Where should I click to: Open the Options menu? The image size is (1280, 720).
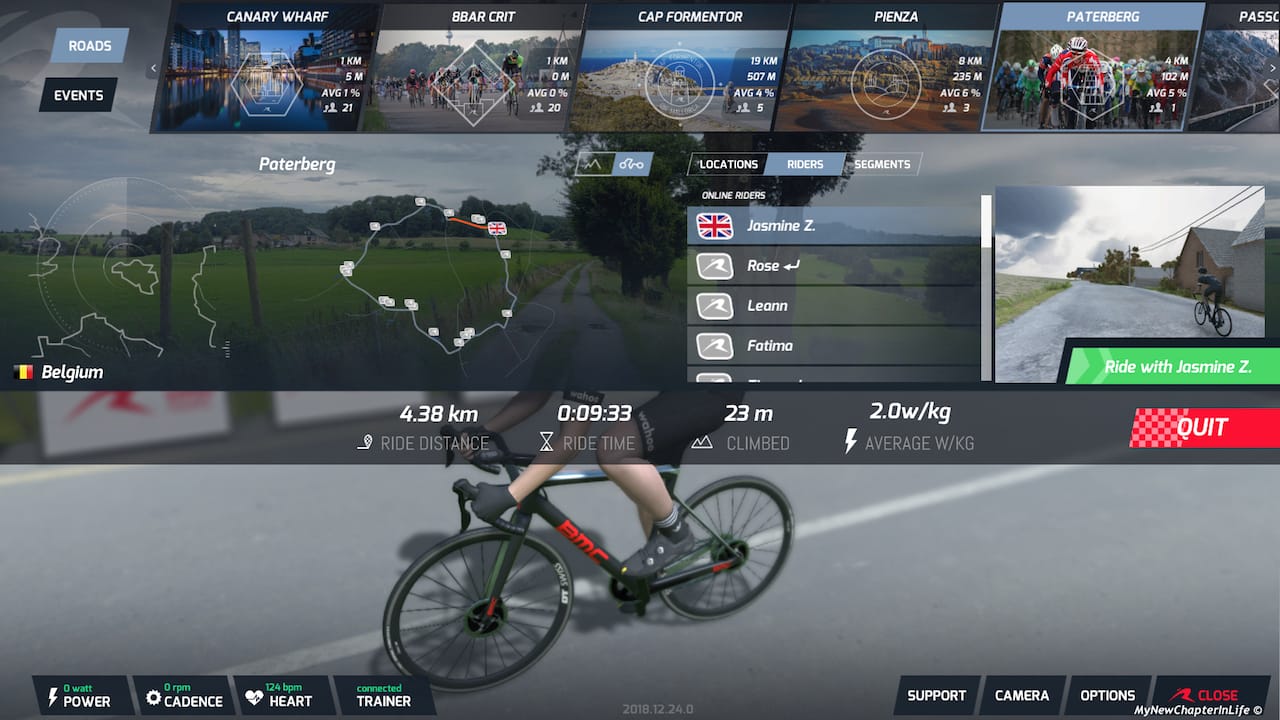pos(1108,695)
